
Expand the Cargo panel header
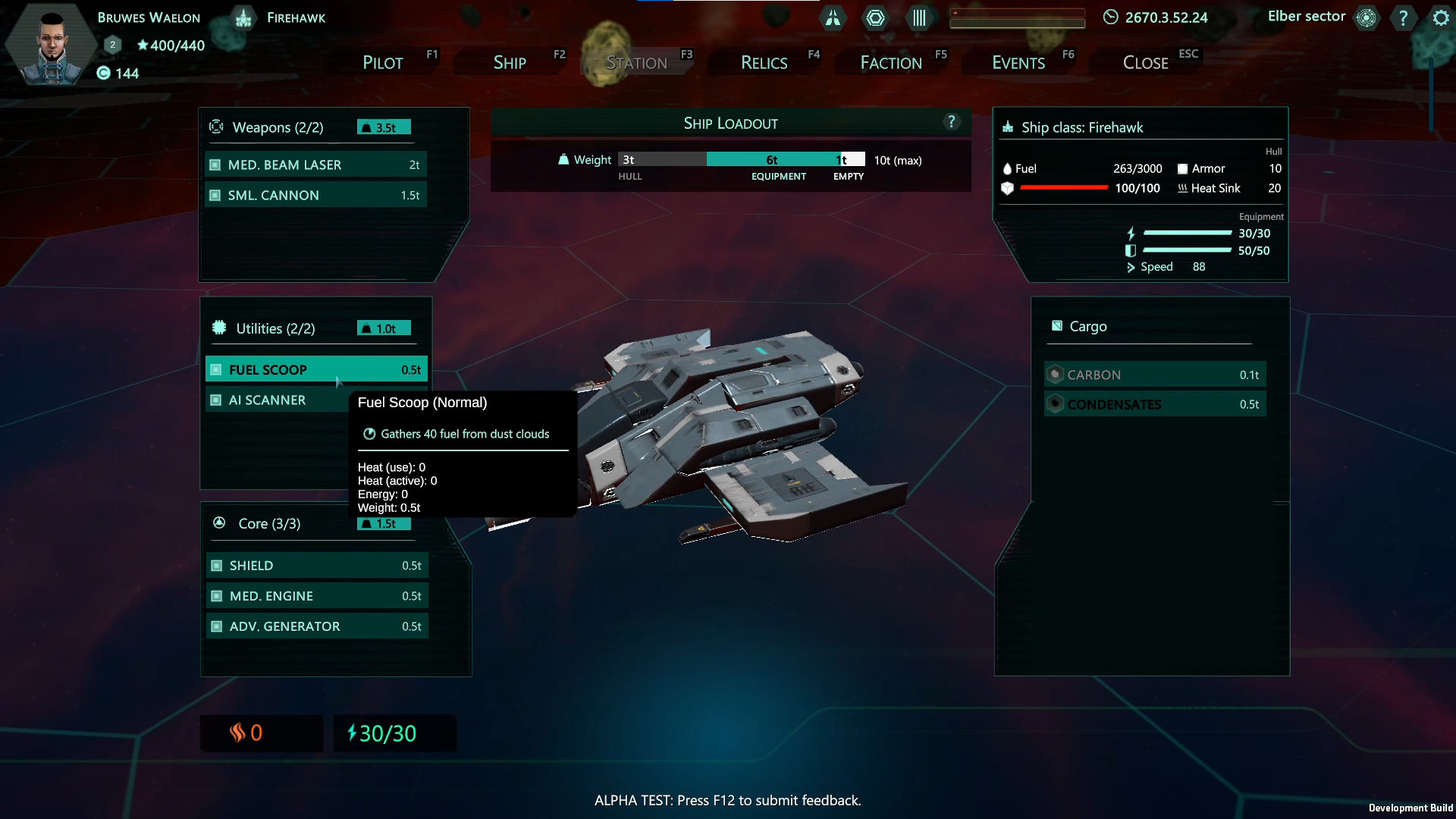pyautogui.click(x=1087, y=325)
